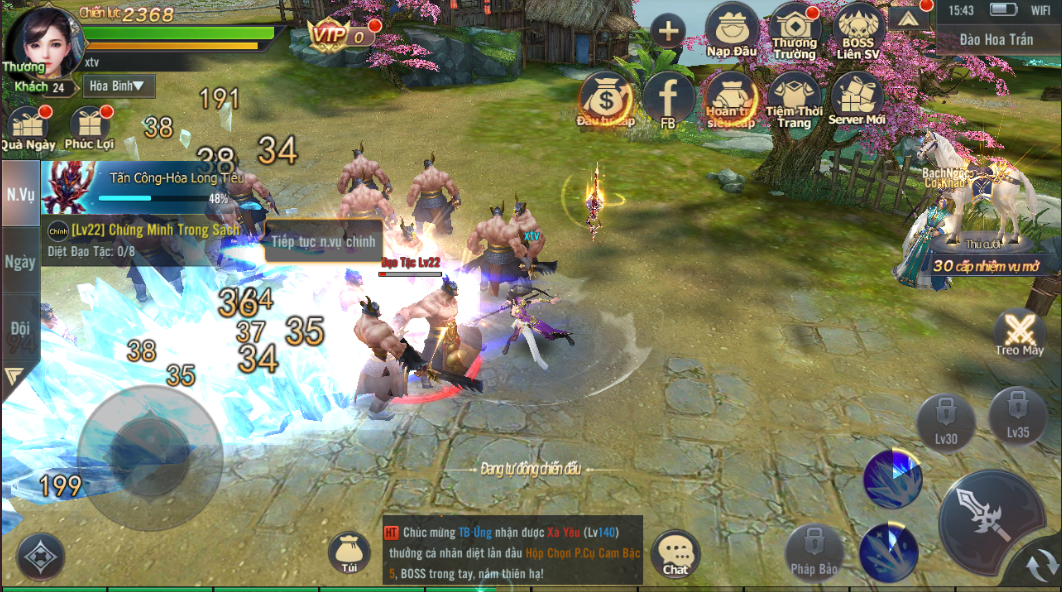The height and width of the screenshot is (592, 1062).
Task: Open the Phúc Lợi welfare icon
Action: [91, 127]
